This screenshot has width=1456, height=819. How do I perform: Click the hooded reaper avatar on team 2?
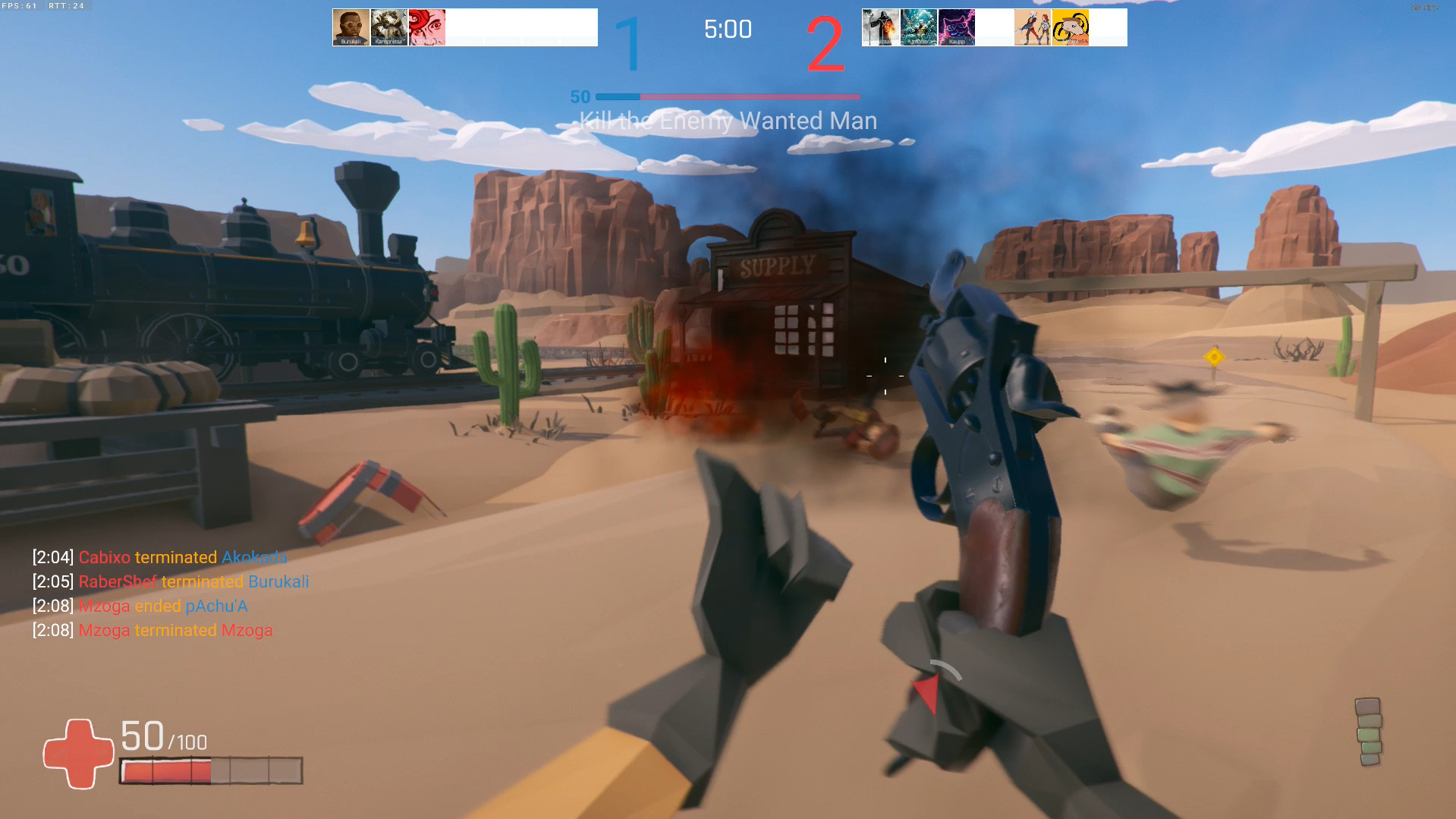880,27
